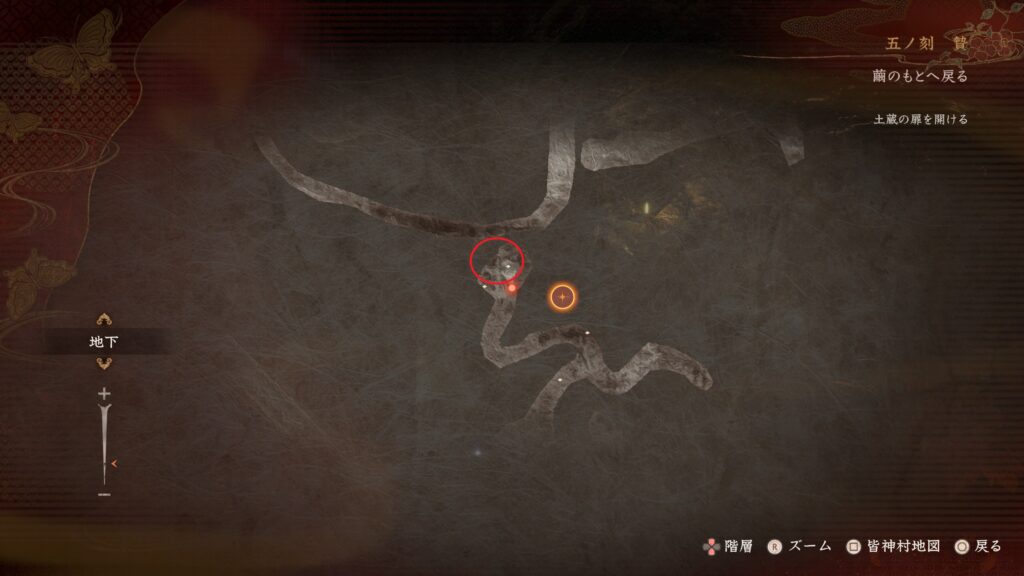Screen dimensions: 1024x576
Task: Click the orange zoom level indicator
Action: [x=117, y=463]
